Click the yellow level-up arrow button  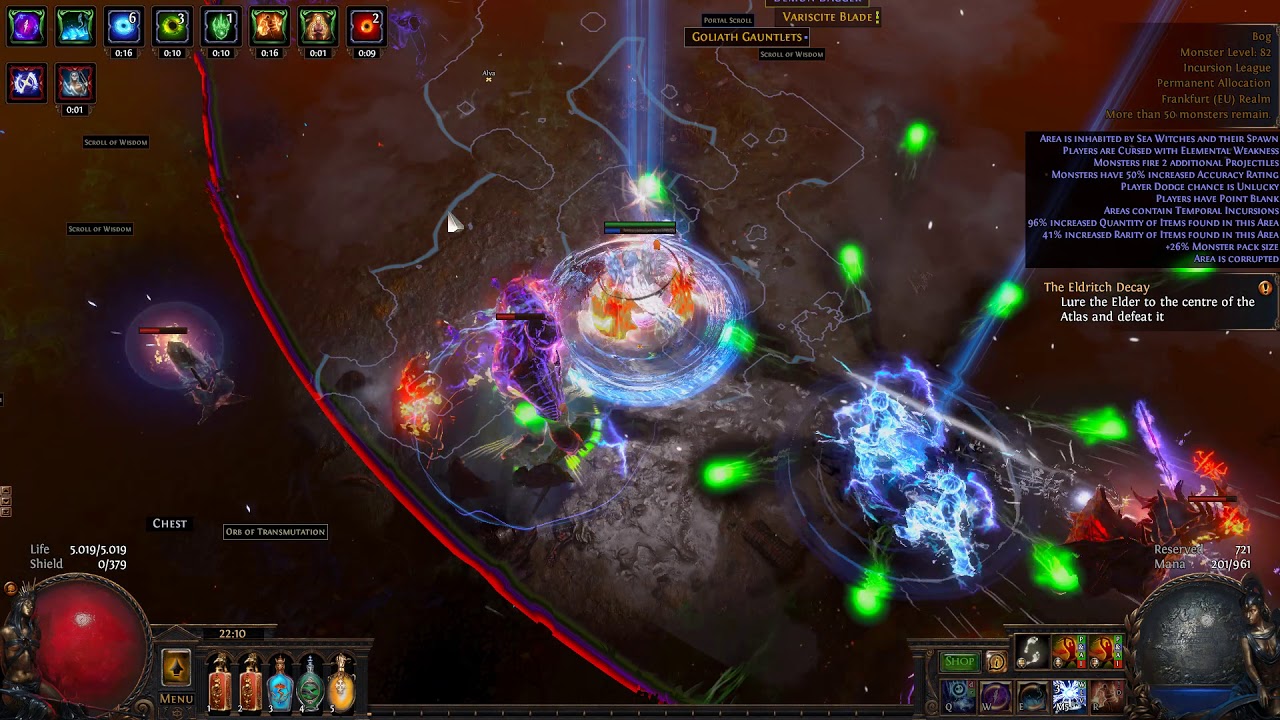click(176, 668)
